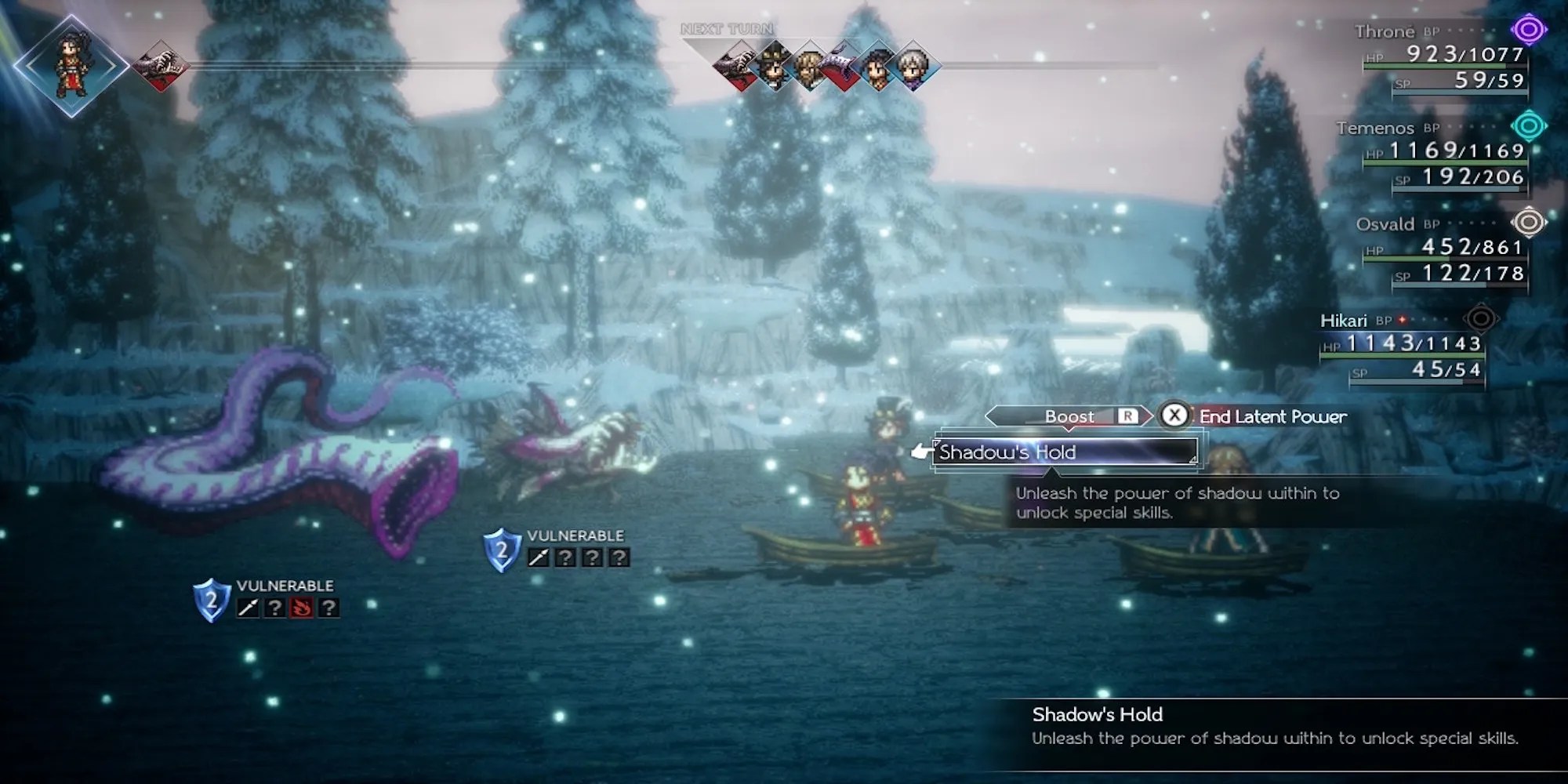Screen dimensions: 1568x784
Task: Pick Osvald's party status entry
Action: [1443, 249]
